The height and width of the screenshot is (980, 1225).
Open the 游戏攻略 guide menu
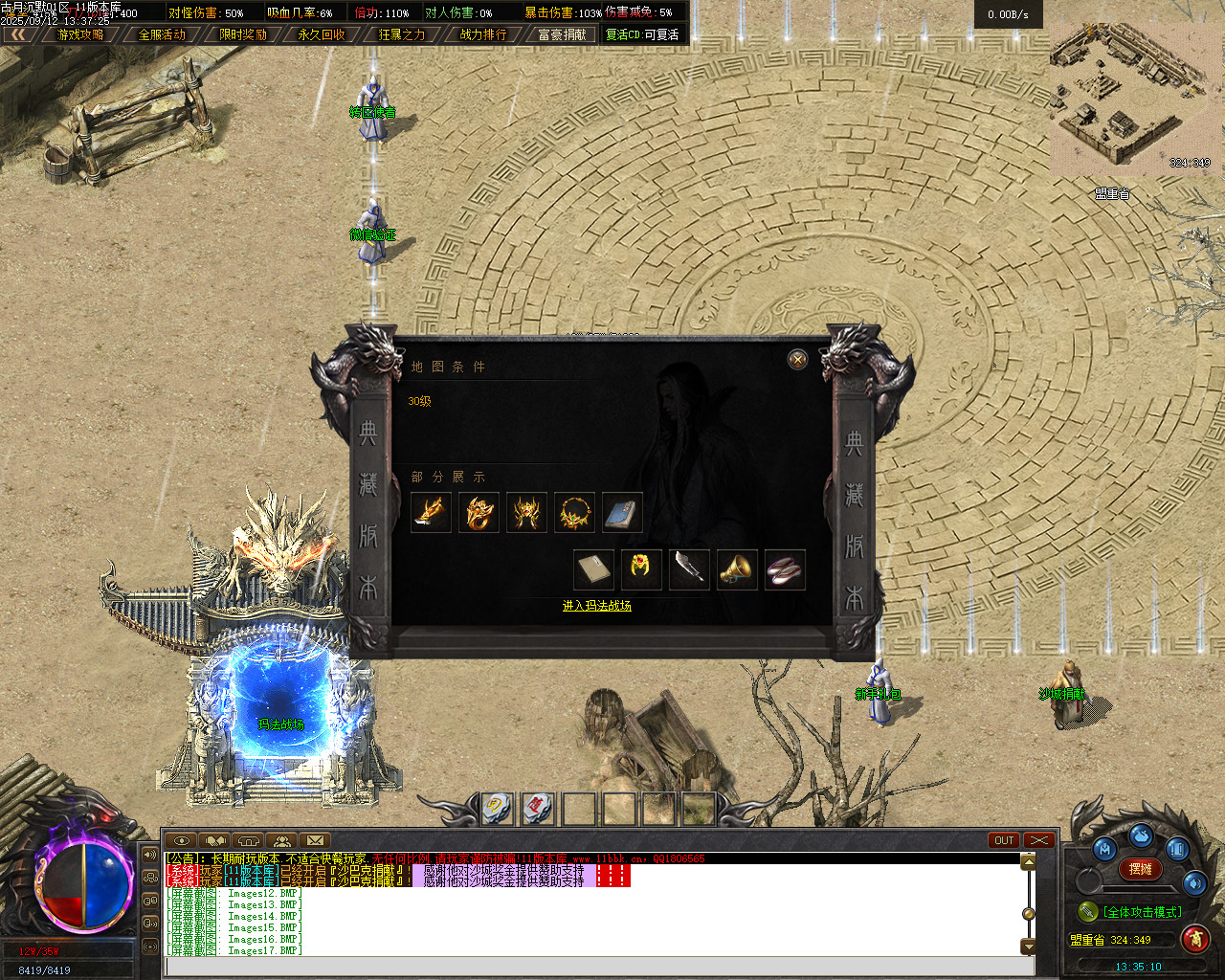[80, 34]
